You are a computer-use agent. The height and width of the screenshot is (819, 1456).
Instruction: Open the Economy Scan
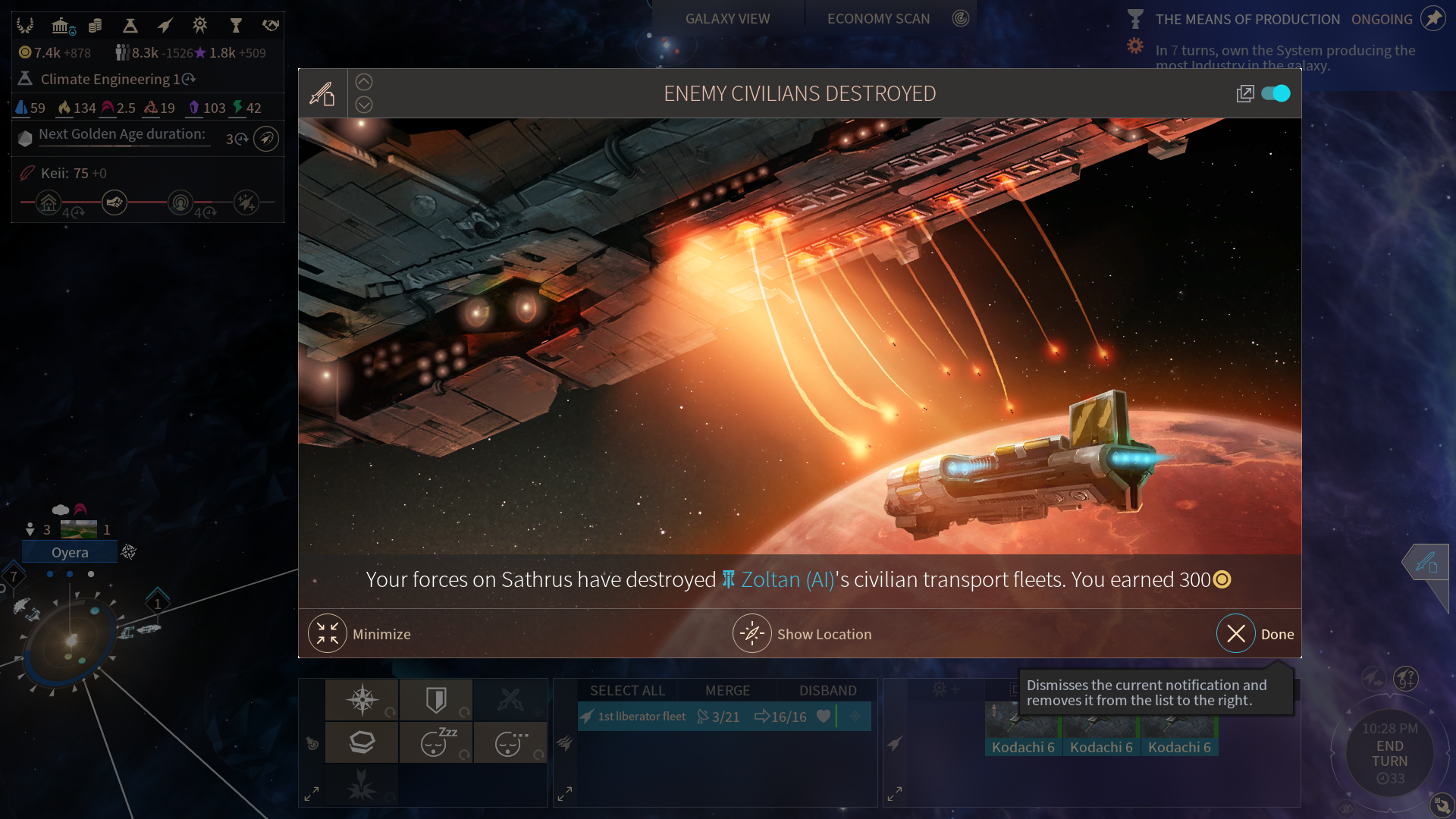[878, 19]
